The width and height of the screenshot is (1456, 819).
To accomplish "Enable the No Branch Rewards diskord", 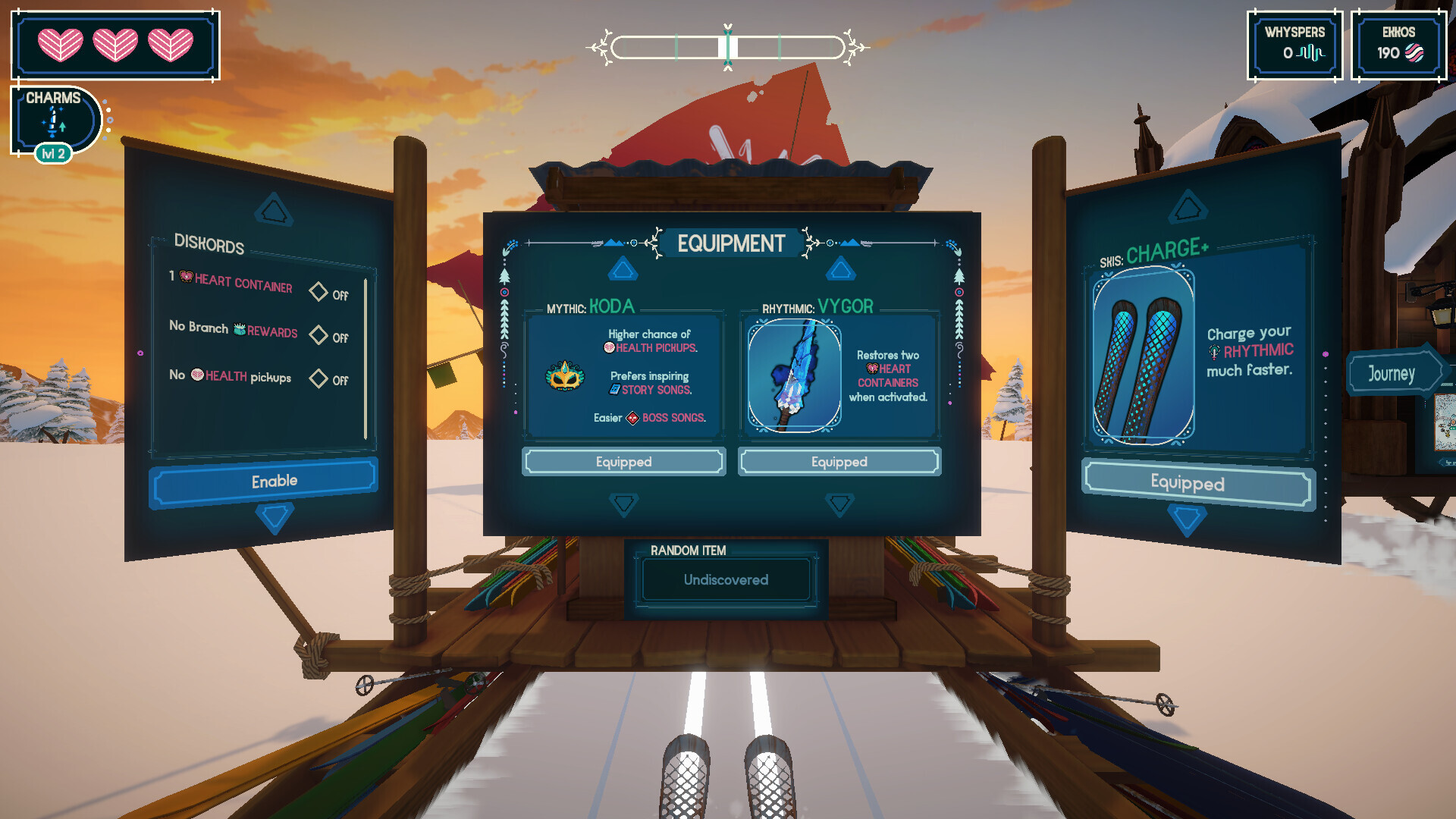I will [319, 334].
